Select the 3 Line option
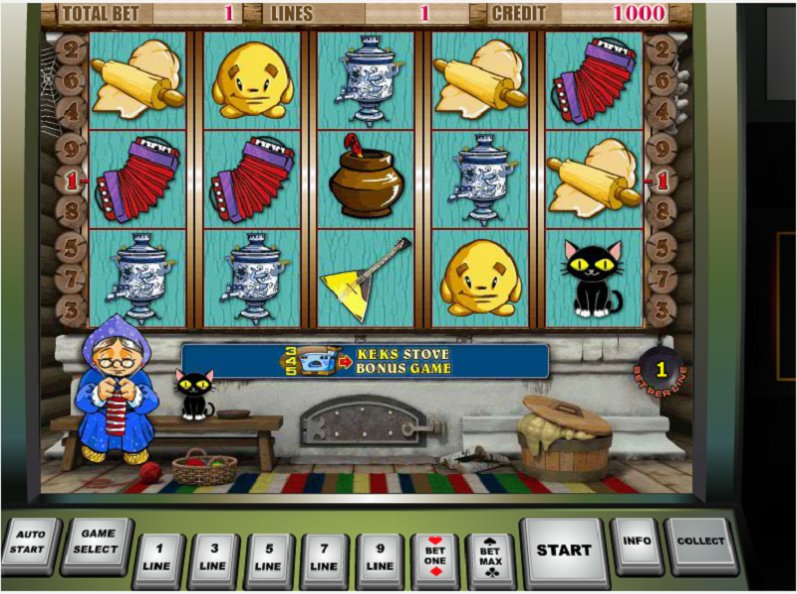The width and height of the screenshot is (797, 594). click(x=214, y=557)
